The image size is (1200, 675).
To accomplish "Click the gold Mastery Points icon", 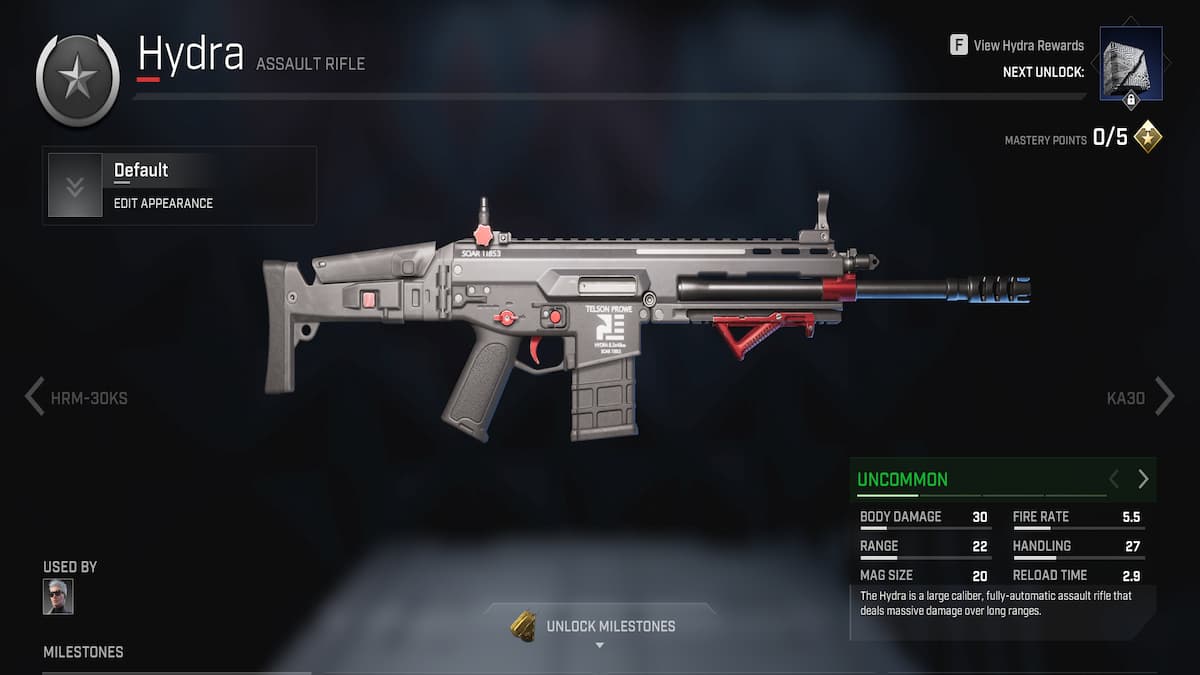I will (x=1148, y=137).
